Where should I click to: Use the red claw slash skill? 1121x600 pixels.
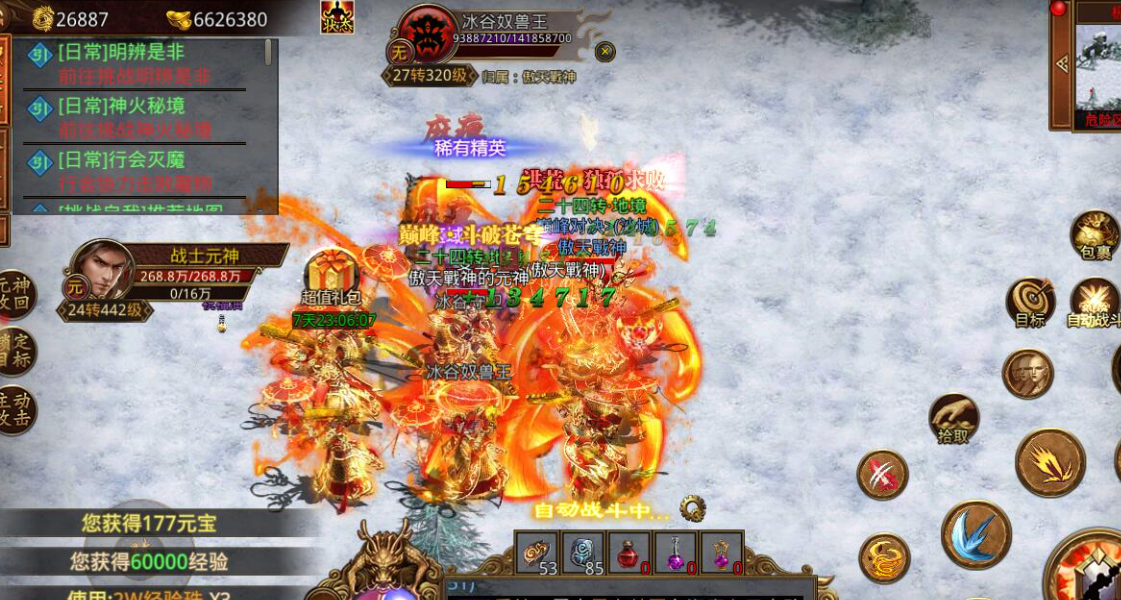click(x=882, y=474)
